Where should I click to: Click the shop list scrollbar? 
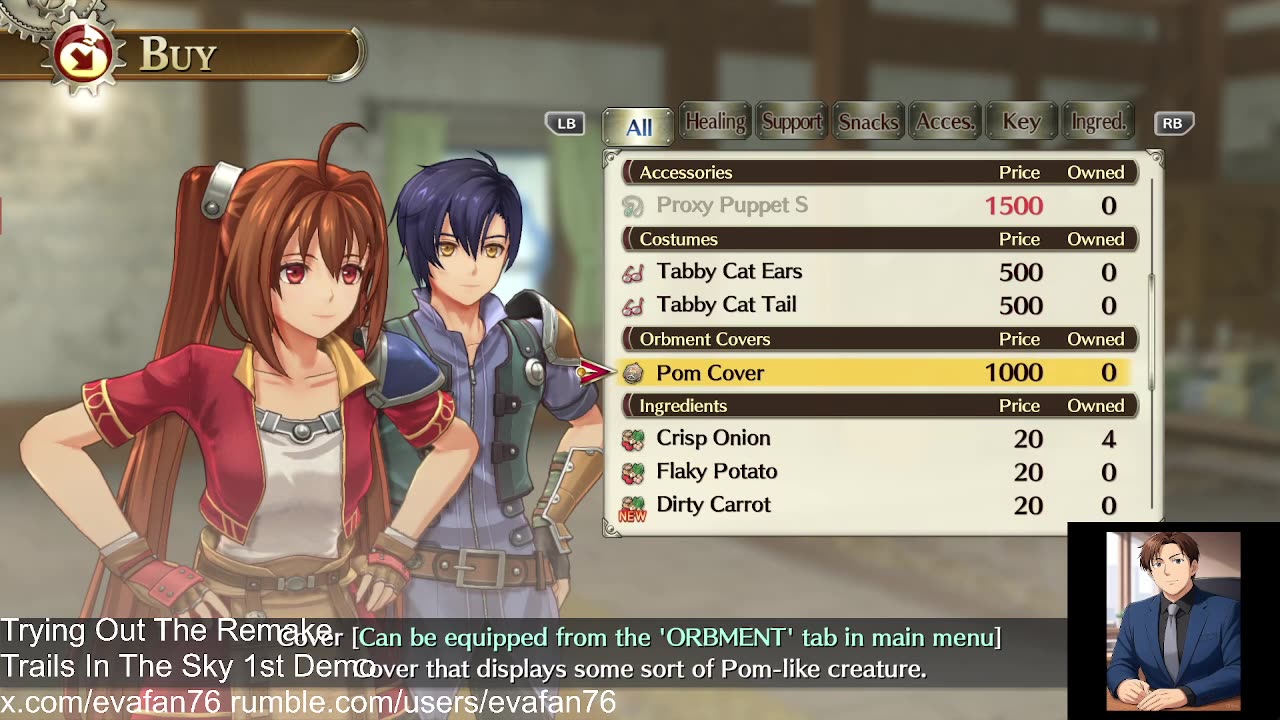coord(1152,330)
